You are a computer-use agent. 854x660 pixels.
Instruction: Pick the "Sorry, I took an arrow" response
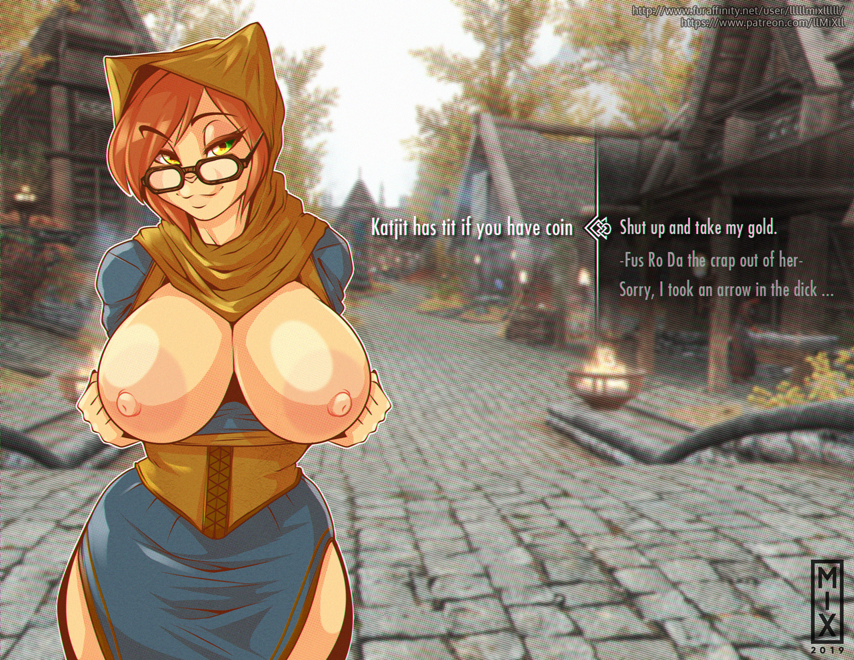(725, 290)
